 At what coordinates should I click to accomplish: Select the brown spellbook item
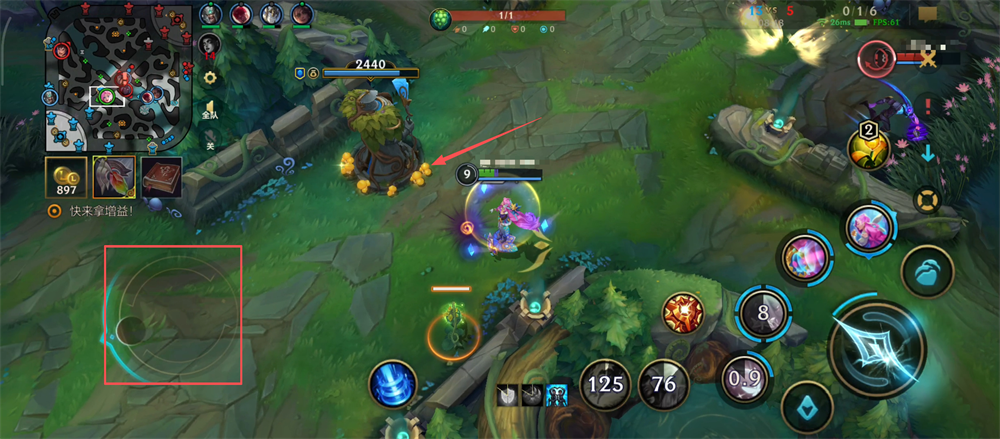(161, 177)
